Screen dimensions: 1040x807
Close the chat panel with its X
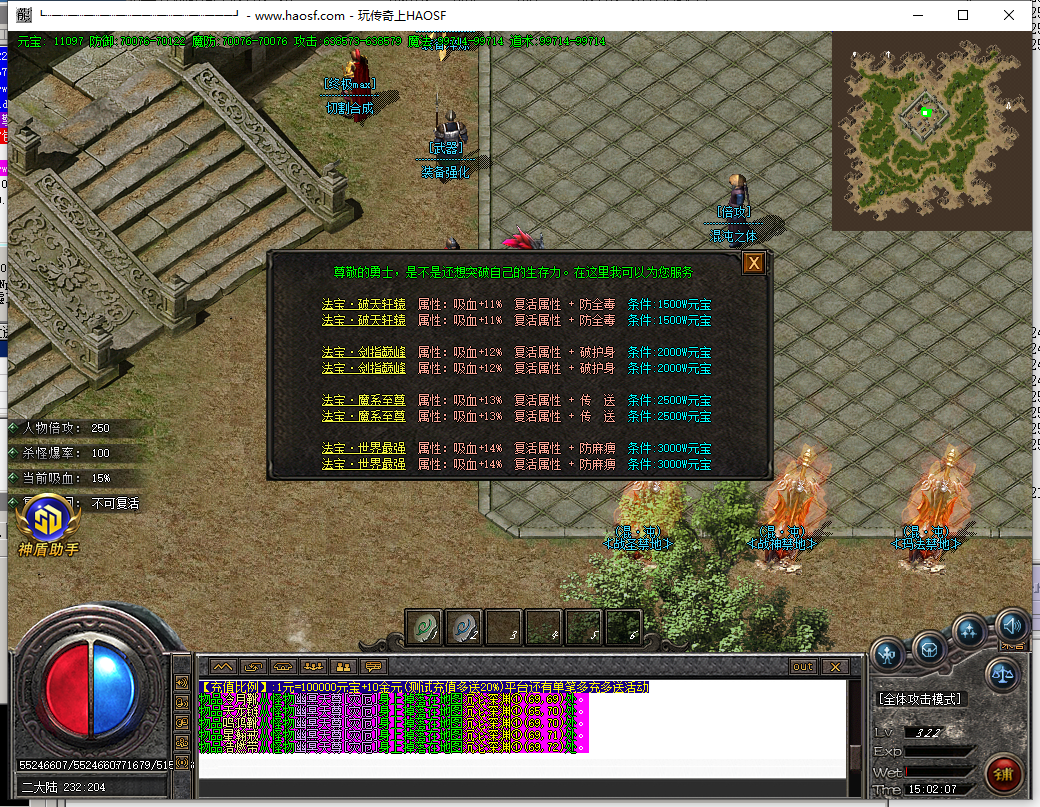click(834, 666)
